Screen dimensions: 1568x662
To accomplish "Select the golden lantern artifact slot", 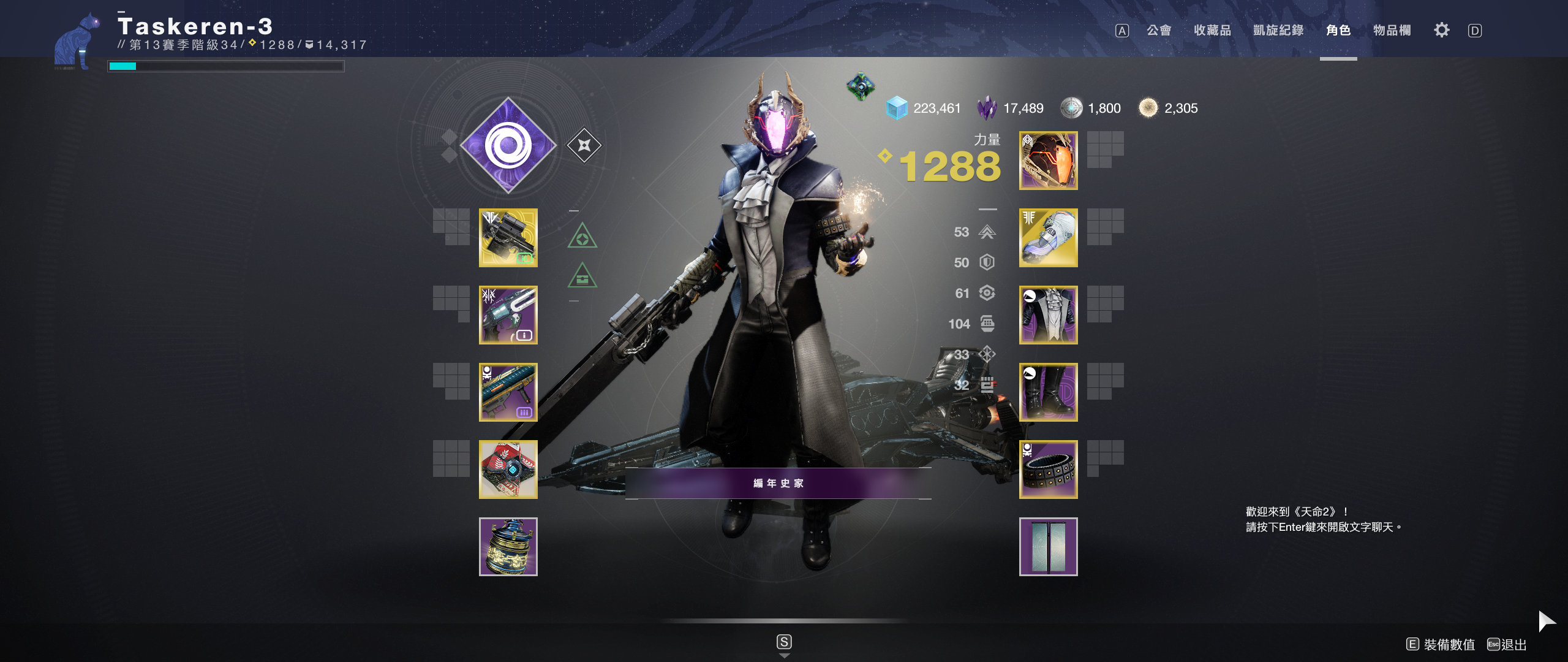I will 508,547.
